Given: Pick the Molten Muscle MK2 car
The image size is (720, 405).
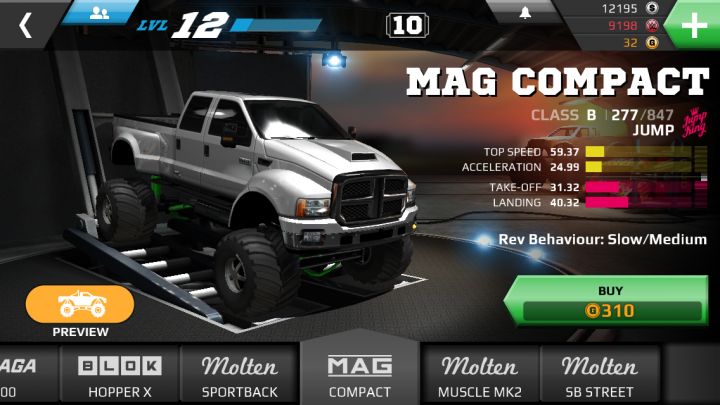Looking at the screenshot, I should pyautogui.click(x=480, y=376).
